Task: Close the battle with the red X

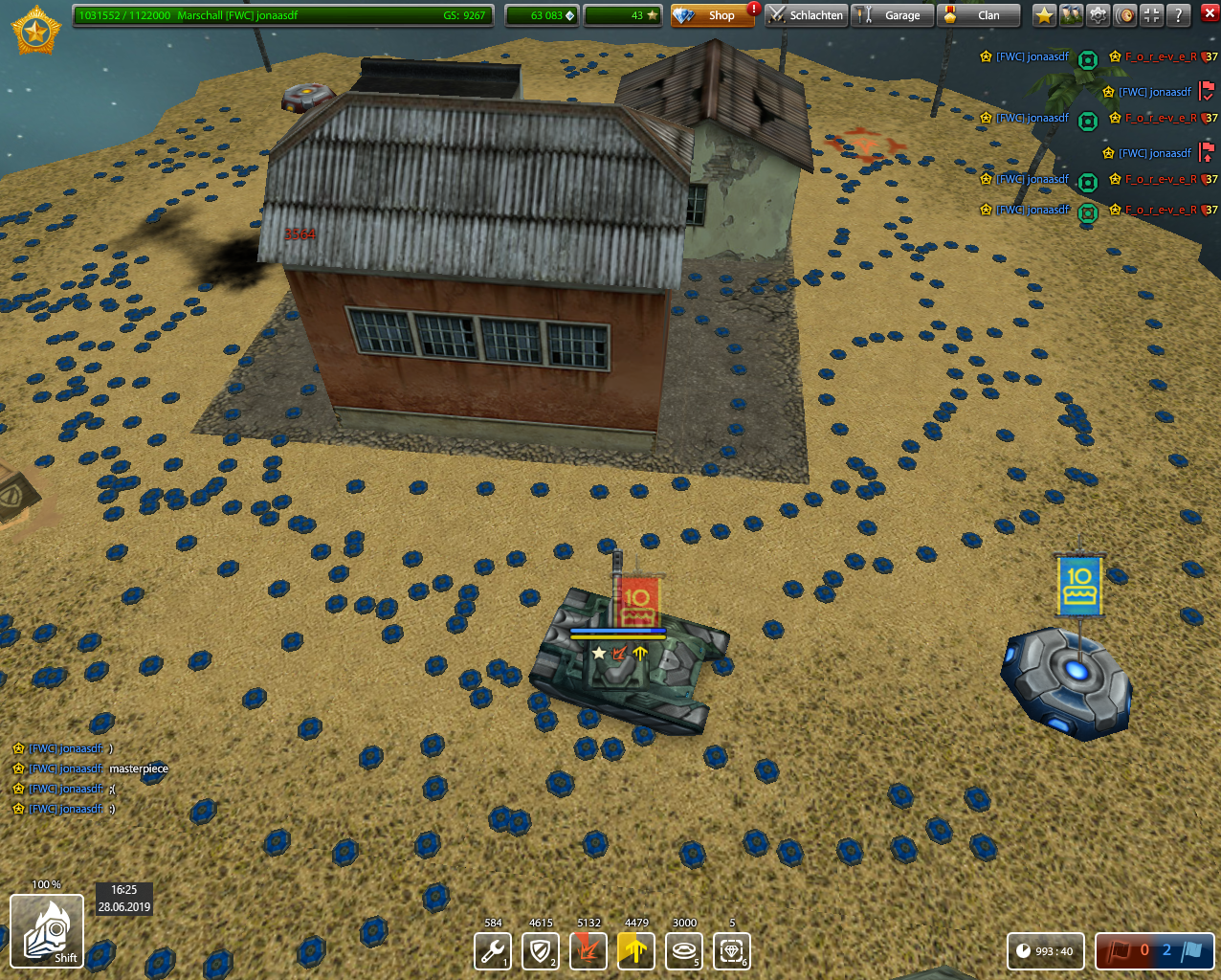Action: point(1207,15)
